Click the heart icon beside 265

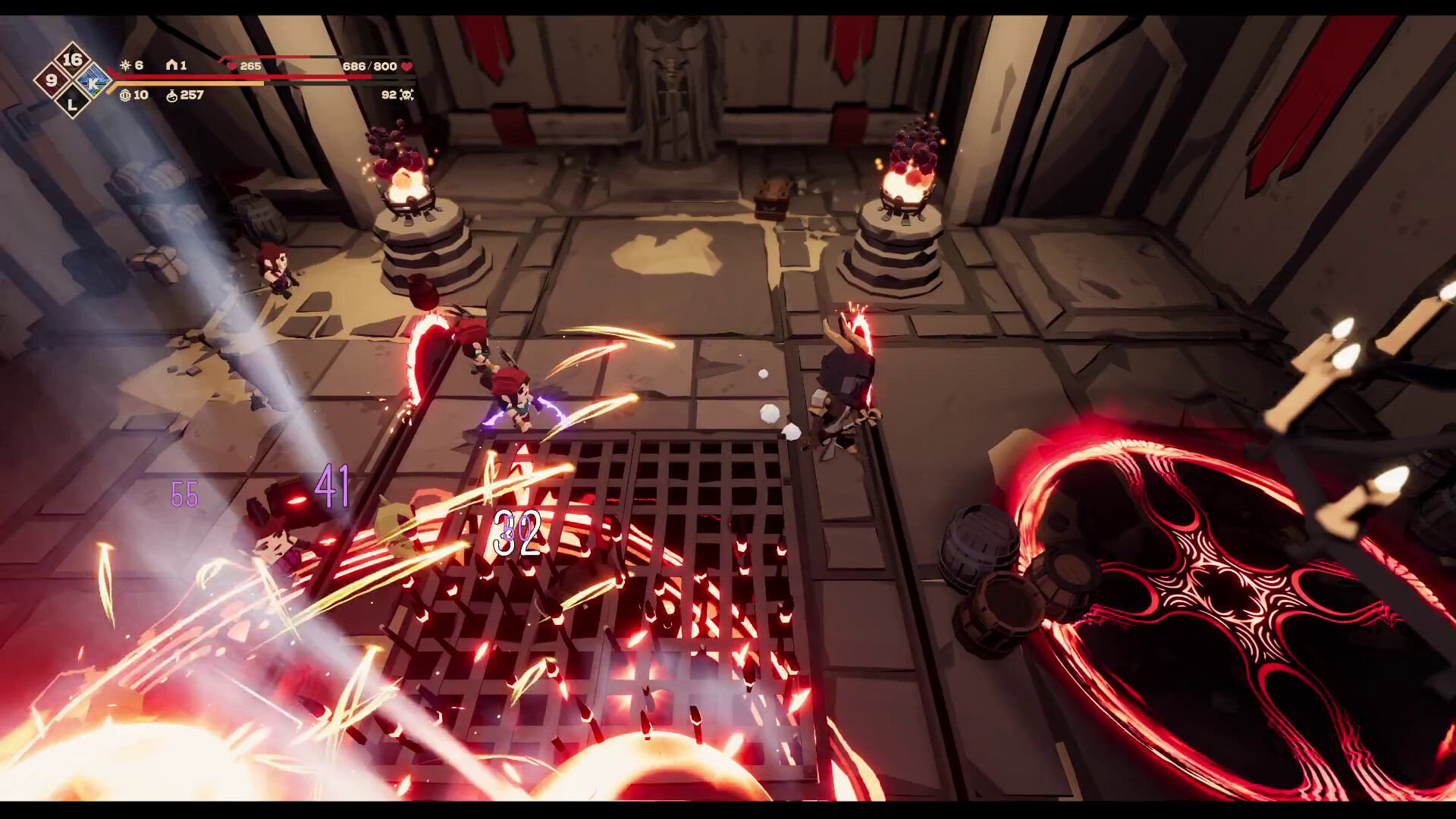(x=231, y=66)
